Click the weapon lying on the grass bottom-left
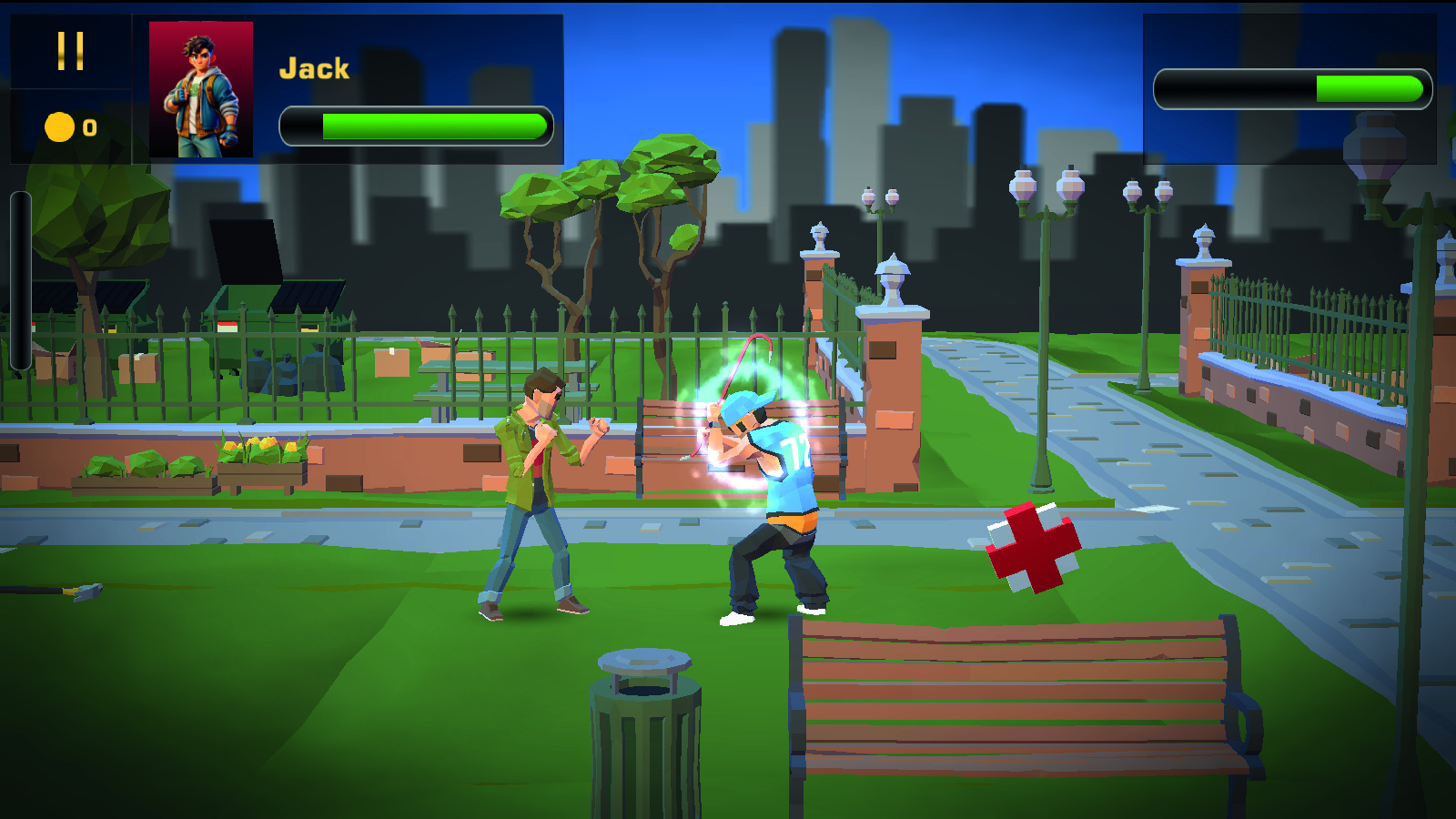Screen dimensions: 1456x819 pos(86,590)
